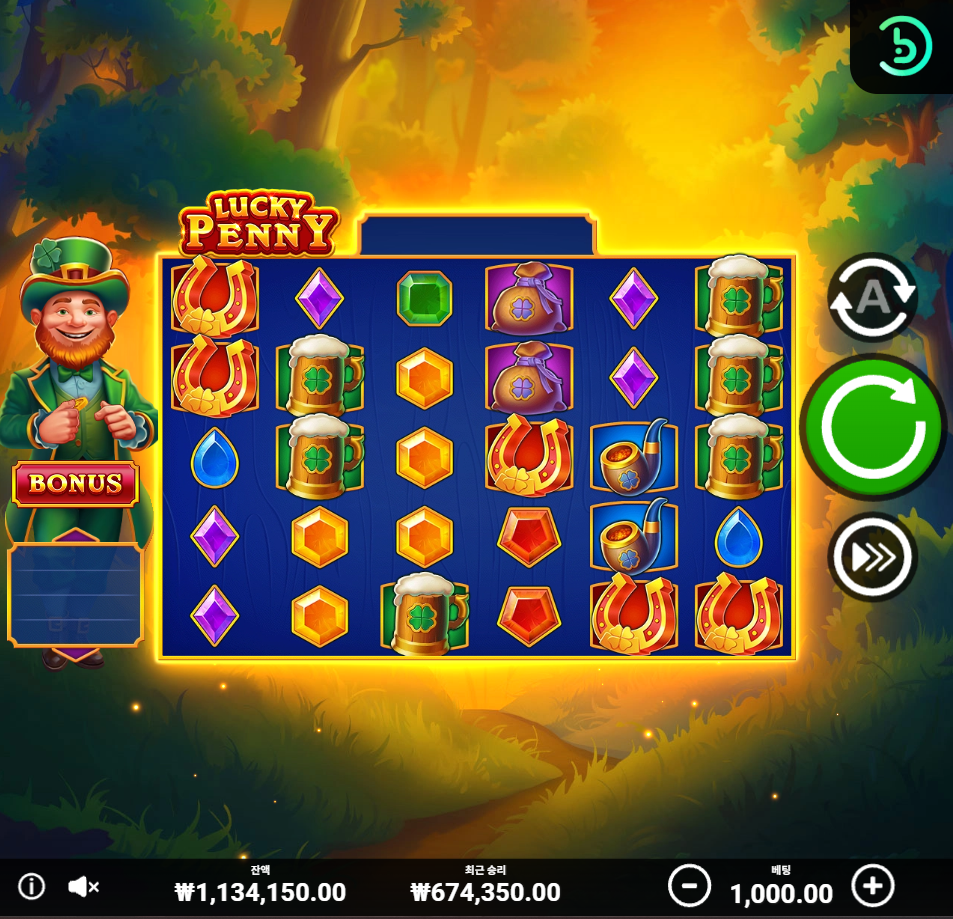The image size is (953, 919).
Task: Spin the reels with the green button
Action: click(x=872, y=427)
